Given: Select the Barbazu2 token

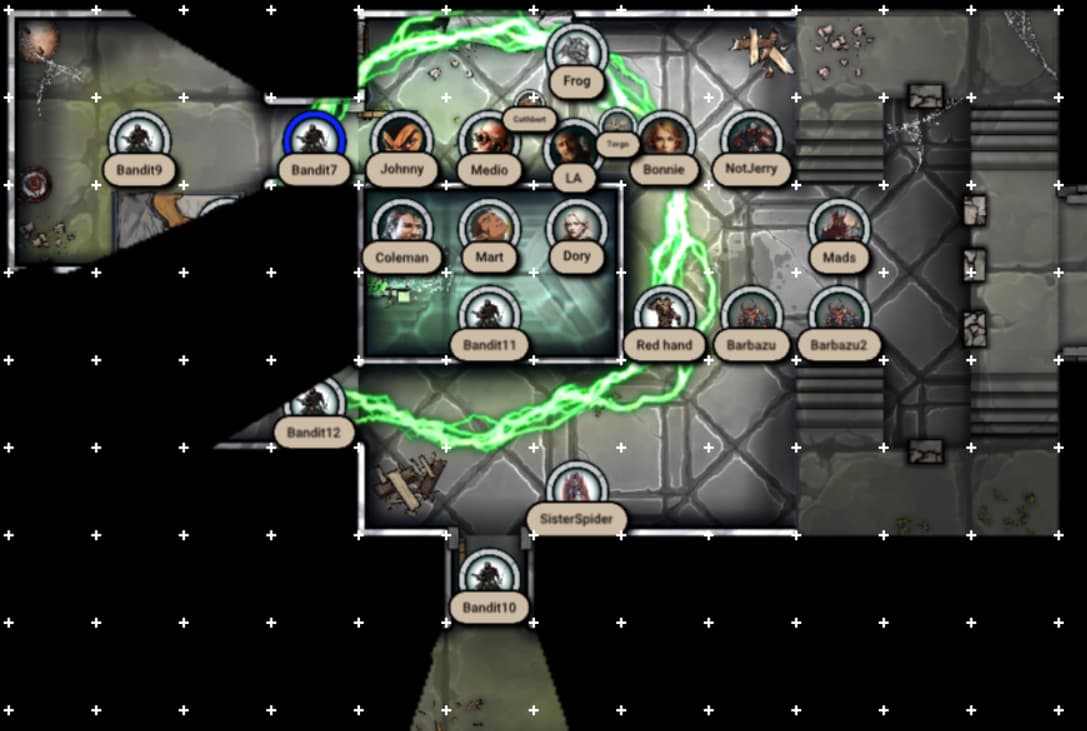Looking at the screenshot, I should tap(839, 315).
